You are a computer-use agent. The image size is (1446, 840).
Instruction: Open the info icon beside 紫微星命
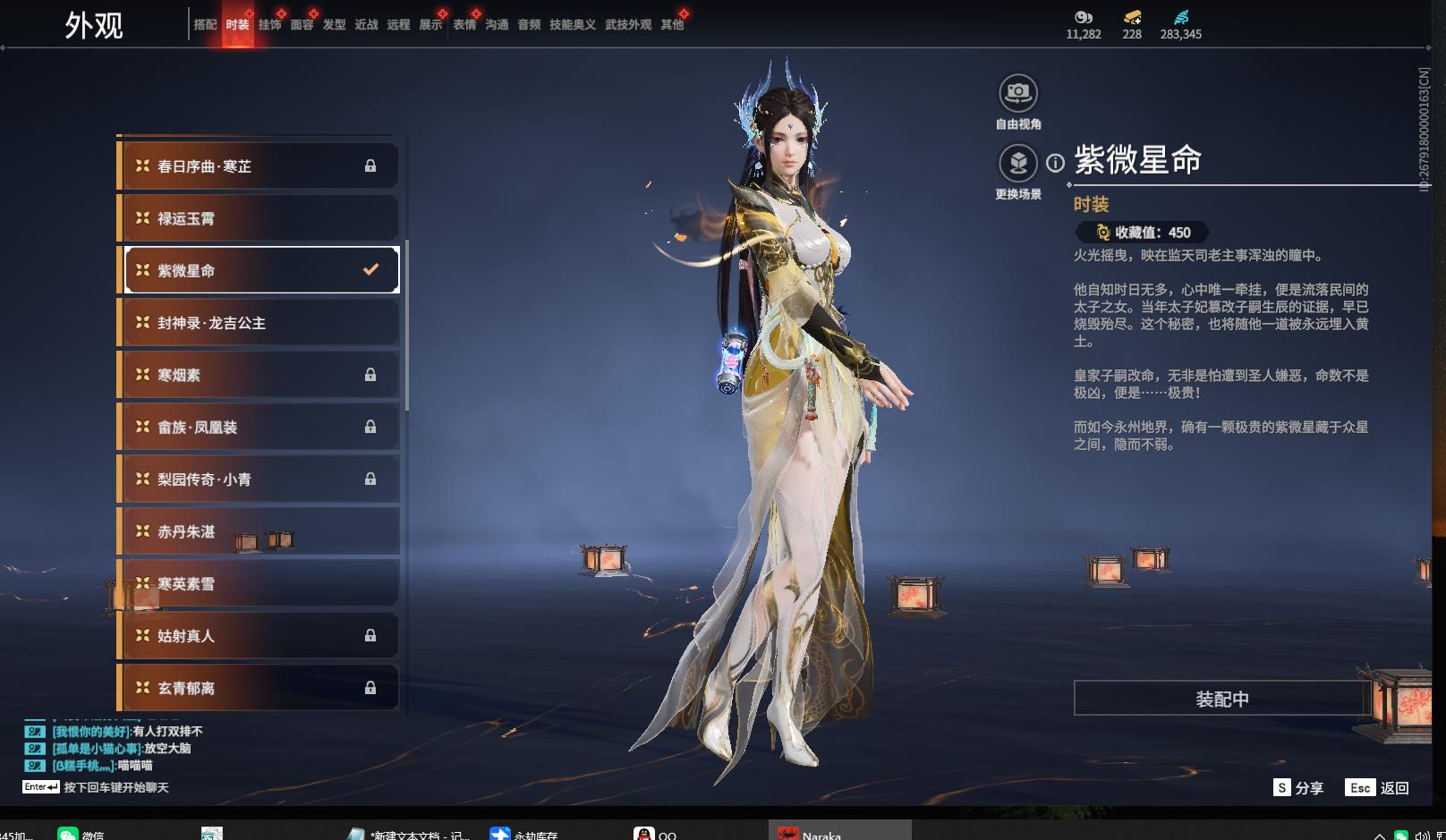click(1056, 163)
